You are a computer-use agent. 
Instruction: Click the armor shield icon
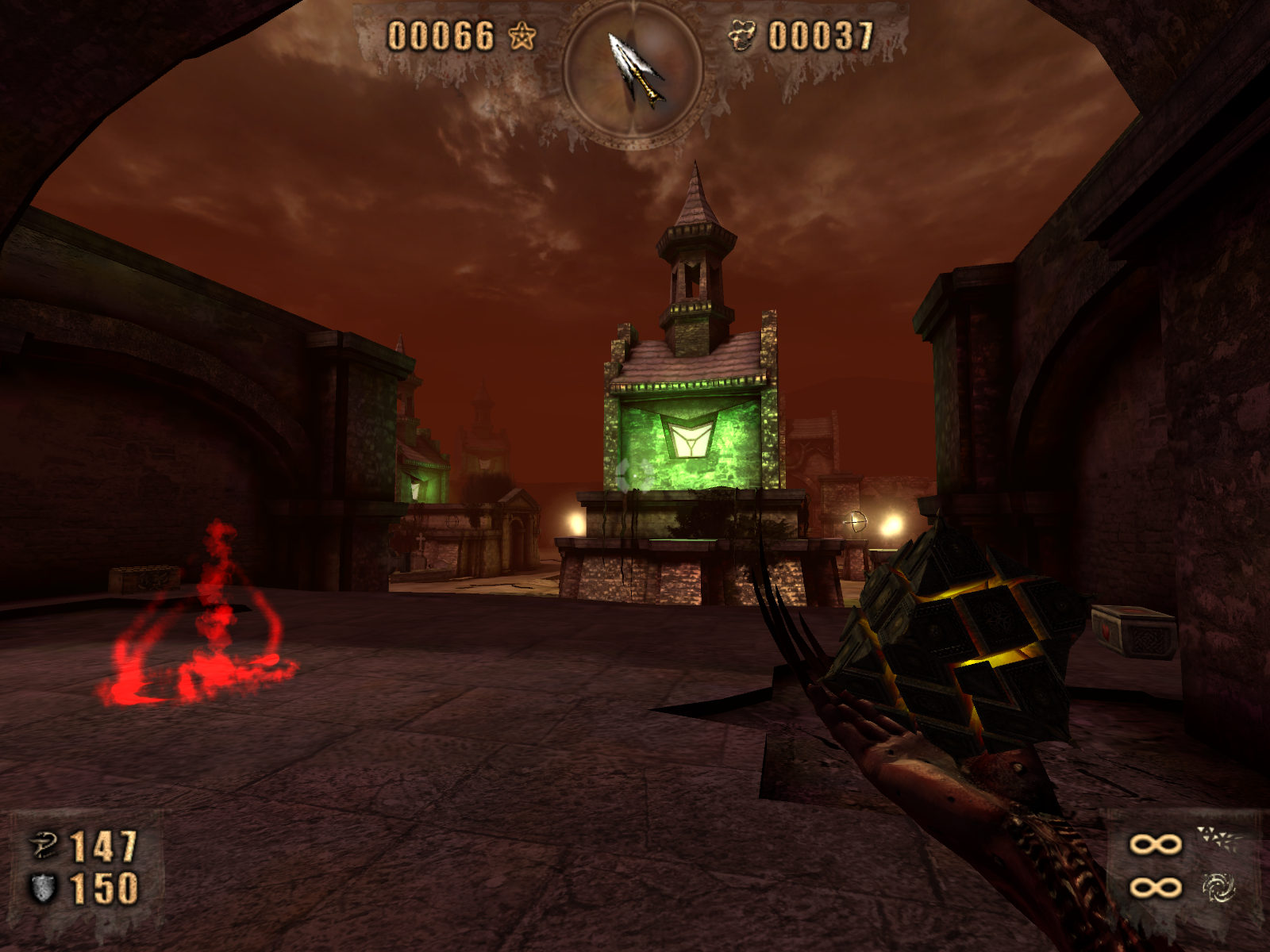44,888
